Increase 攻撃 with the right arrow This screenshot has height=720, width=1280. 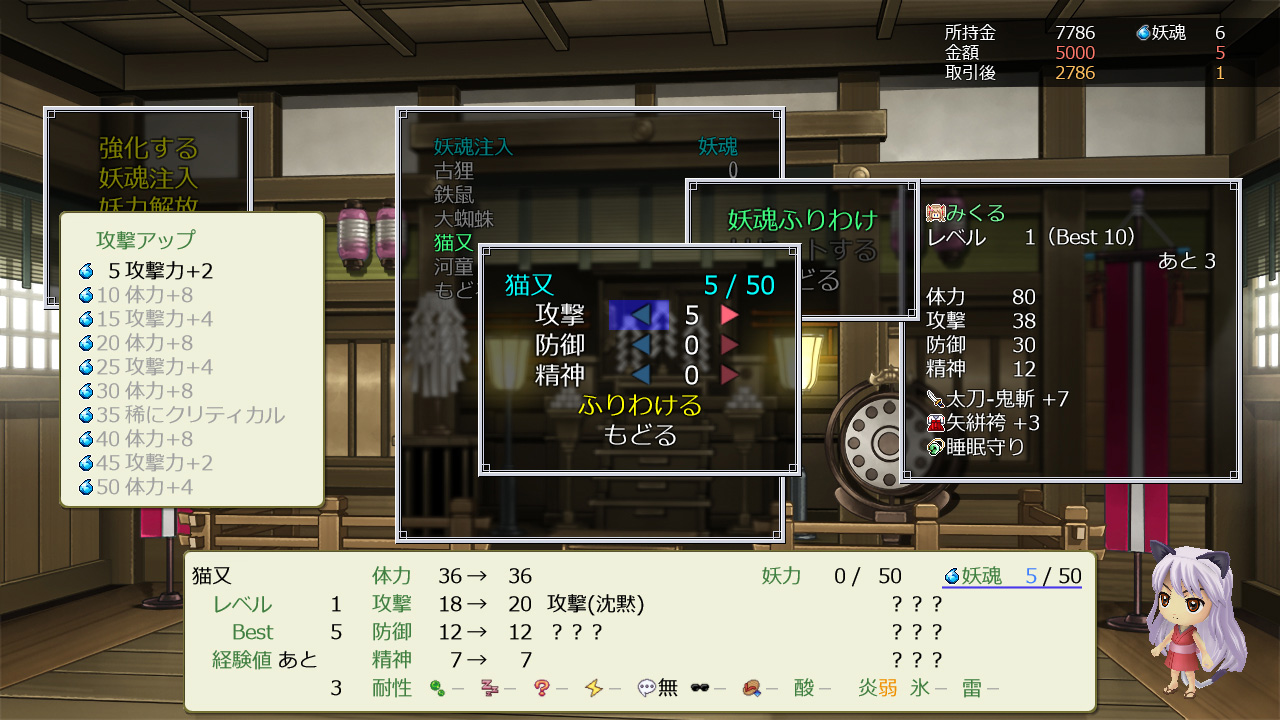point(730,315)
